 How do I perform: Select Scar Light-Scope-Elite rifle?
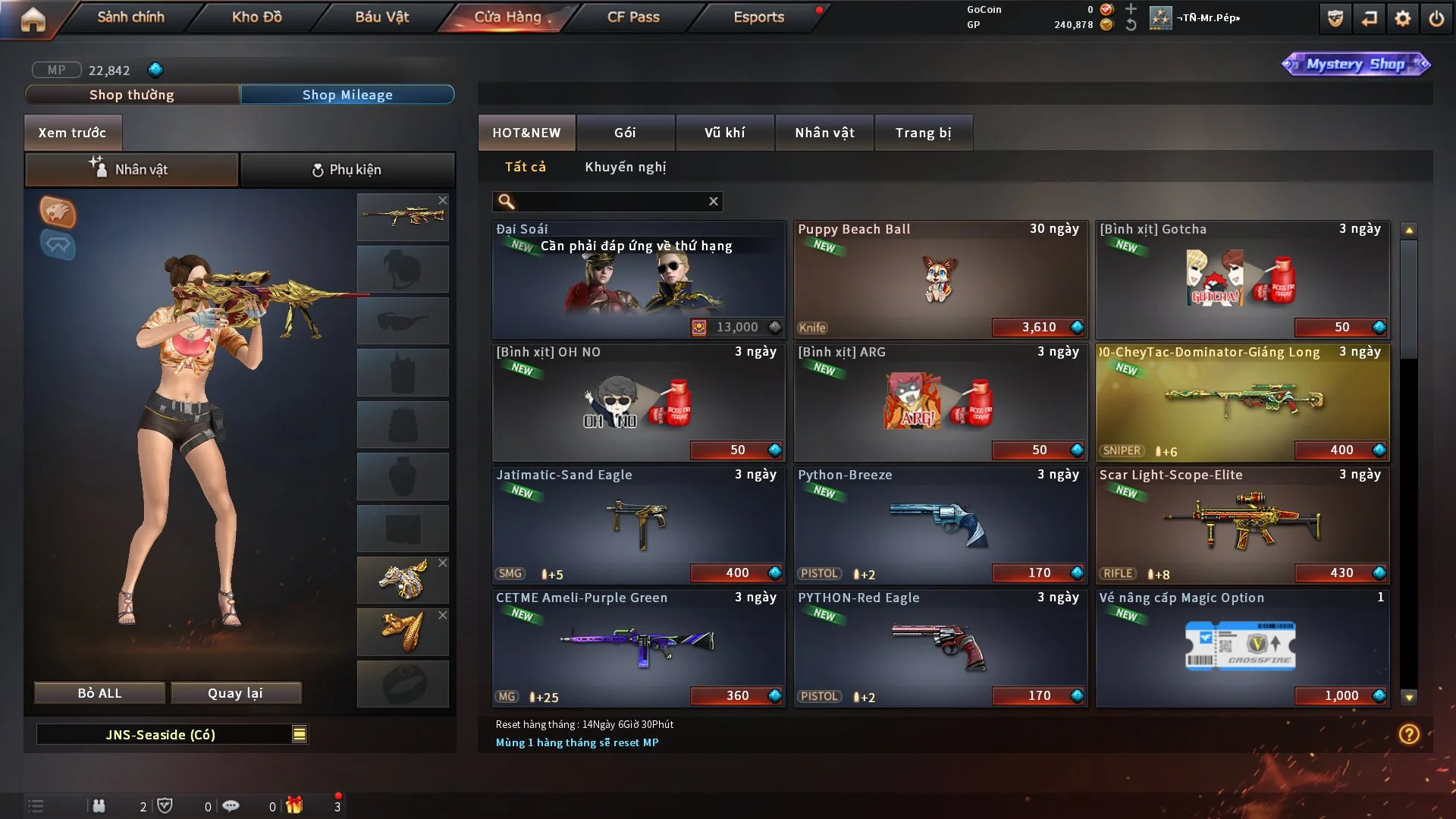pos(1242,525)
